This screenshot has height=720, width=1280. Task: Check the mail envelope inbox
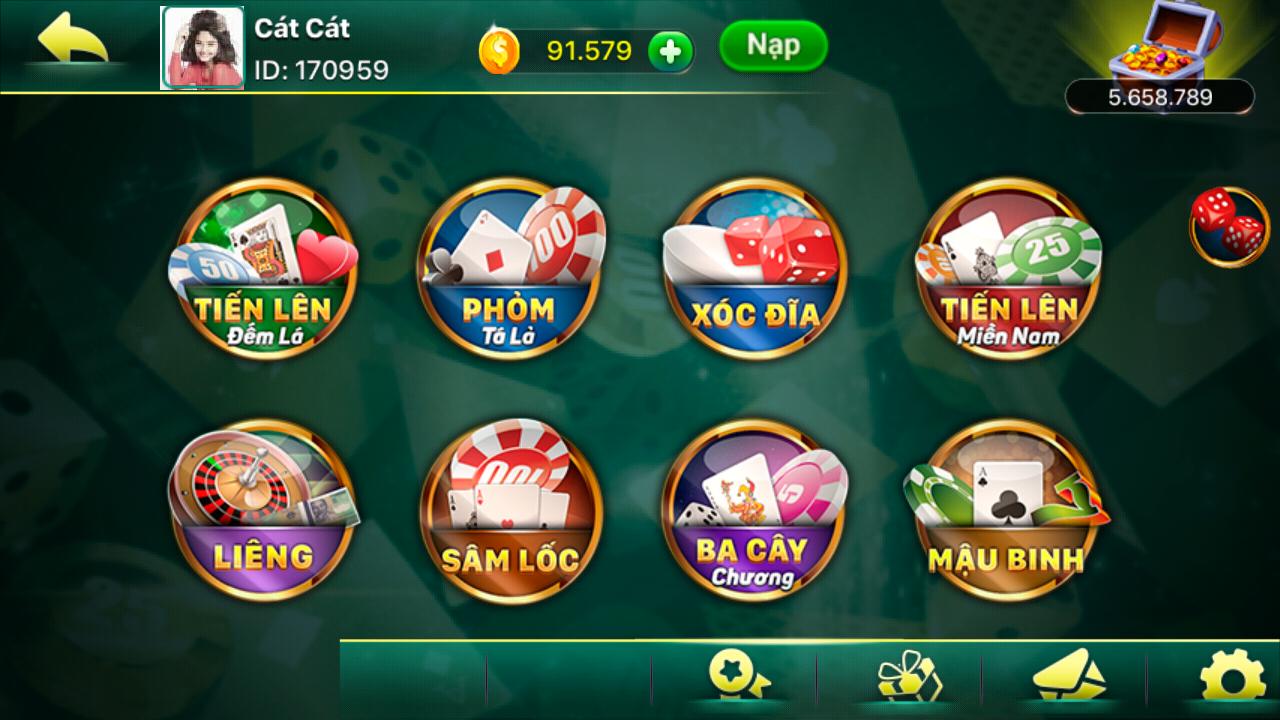point(1068,678)
